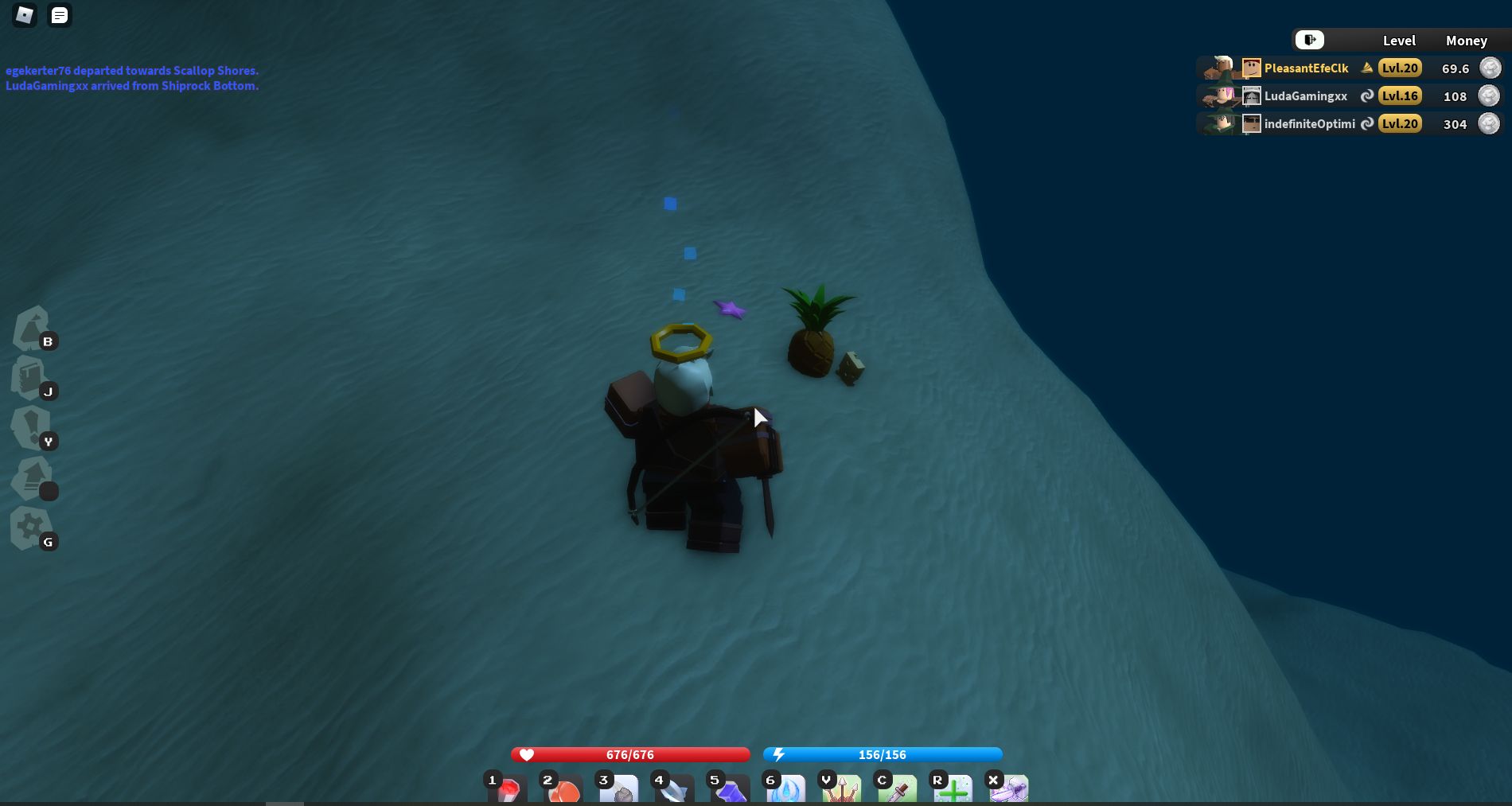Screen dimensions: 1512x806
Task: Equip the trident weapon on slot V
Action: pos(842,792)
